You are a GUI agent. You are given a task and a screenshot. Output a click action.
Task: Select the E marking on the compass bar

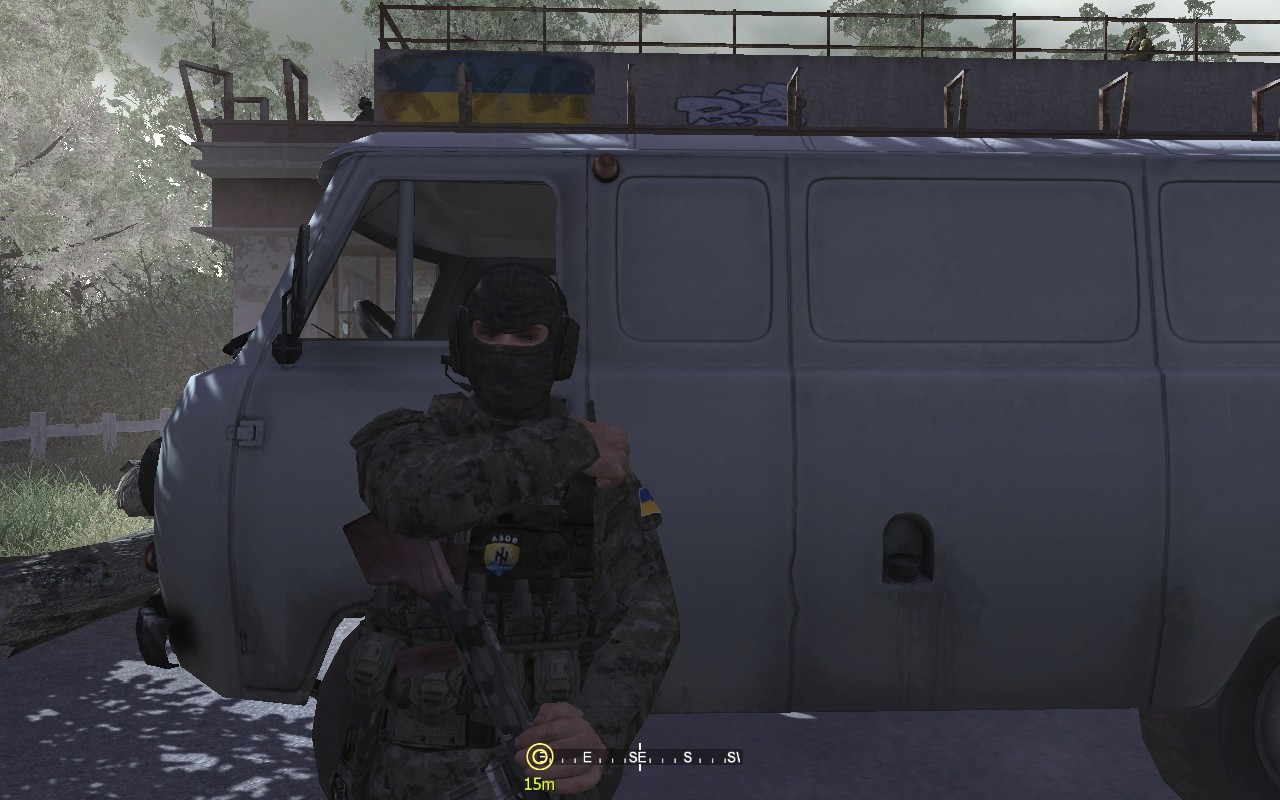(586, 757)
